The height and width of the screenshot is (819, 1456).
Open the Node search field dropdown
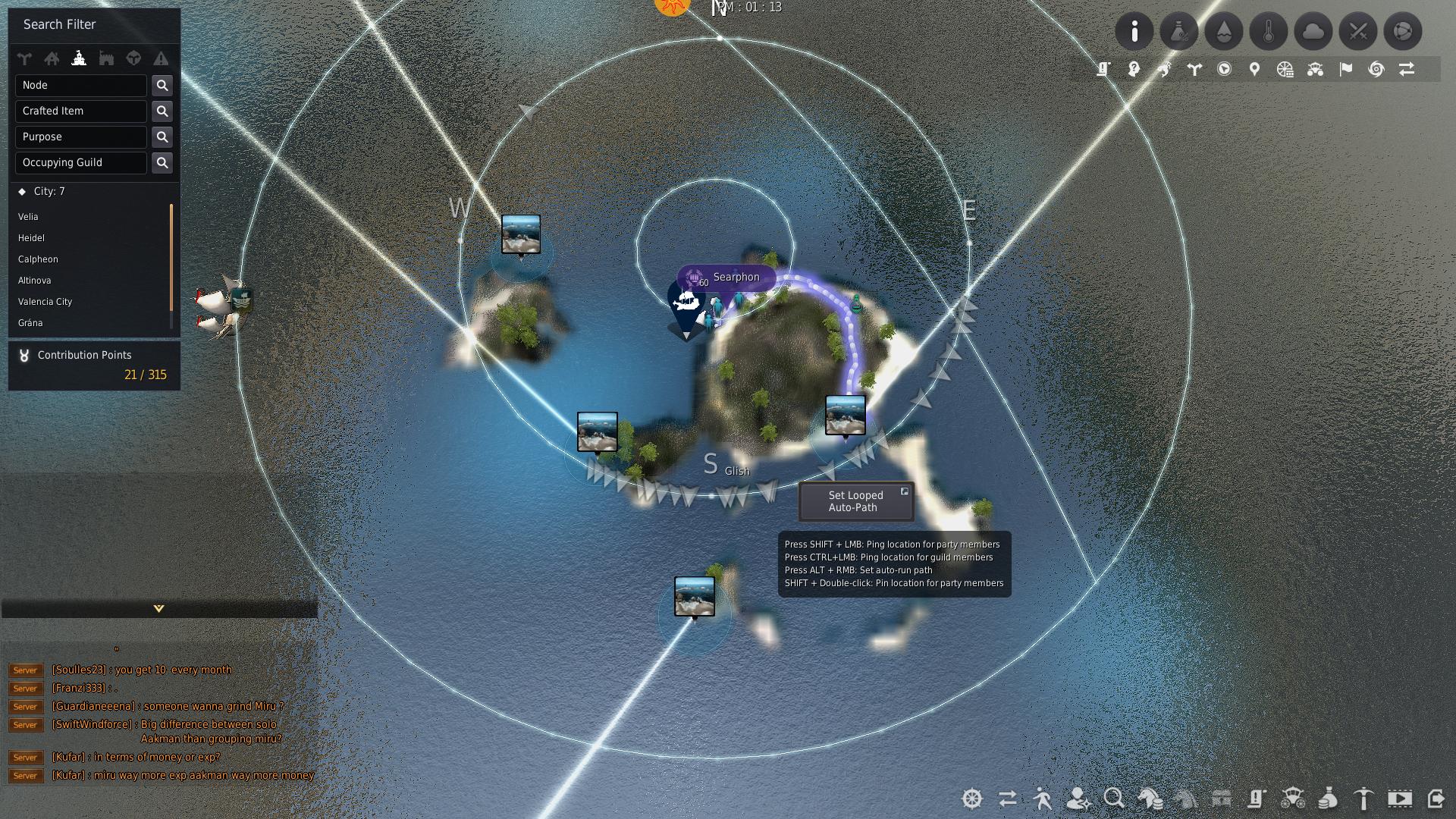coord(81,85)
